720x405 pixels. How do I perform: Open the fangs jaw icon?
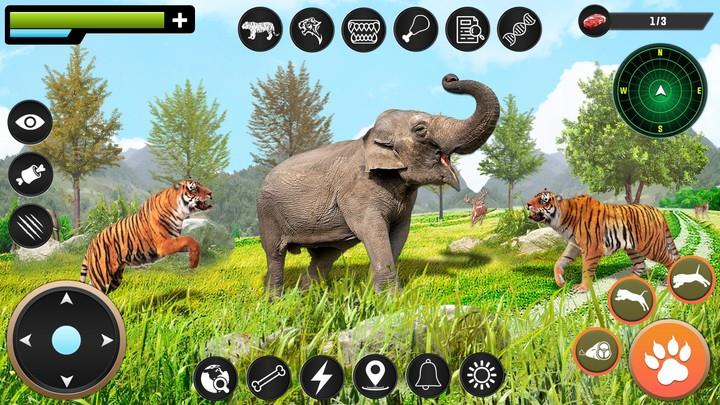364,30
